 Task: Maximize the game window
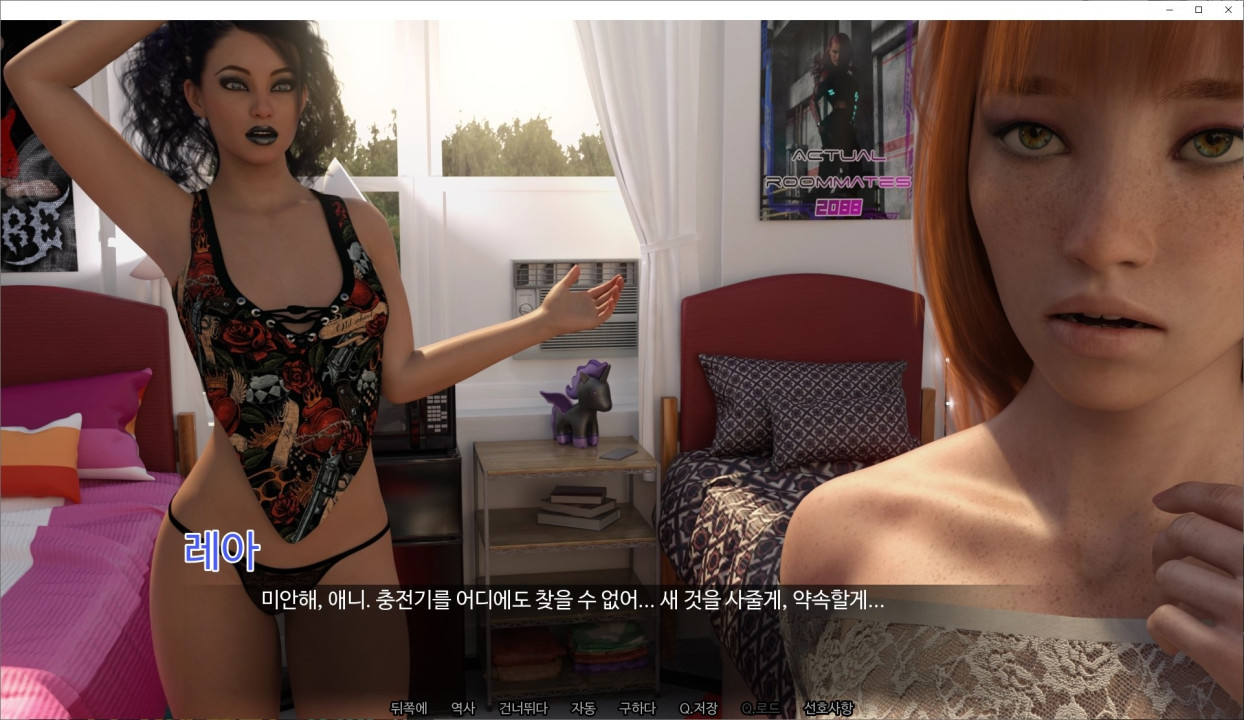1198,10
